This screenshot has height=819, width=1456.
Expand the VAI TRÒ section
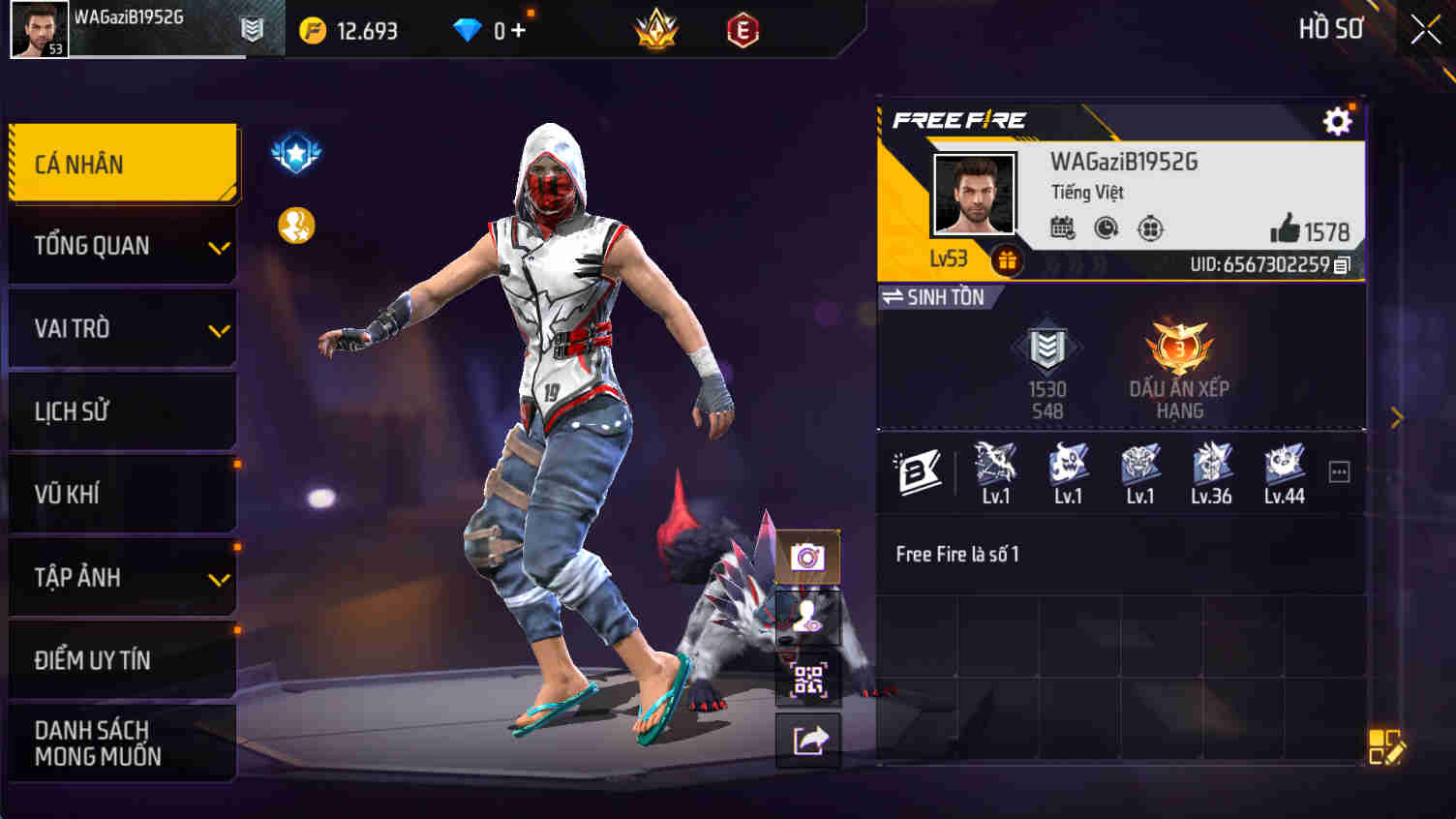tap(122, 328)
